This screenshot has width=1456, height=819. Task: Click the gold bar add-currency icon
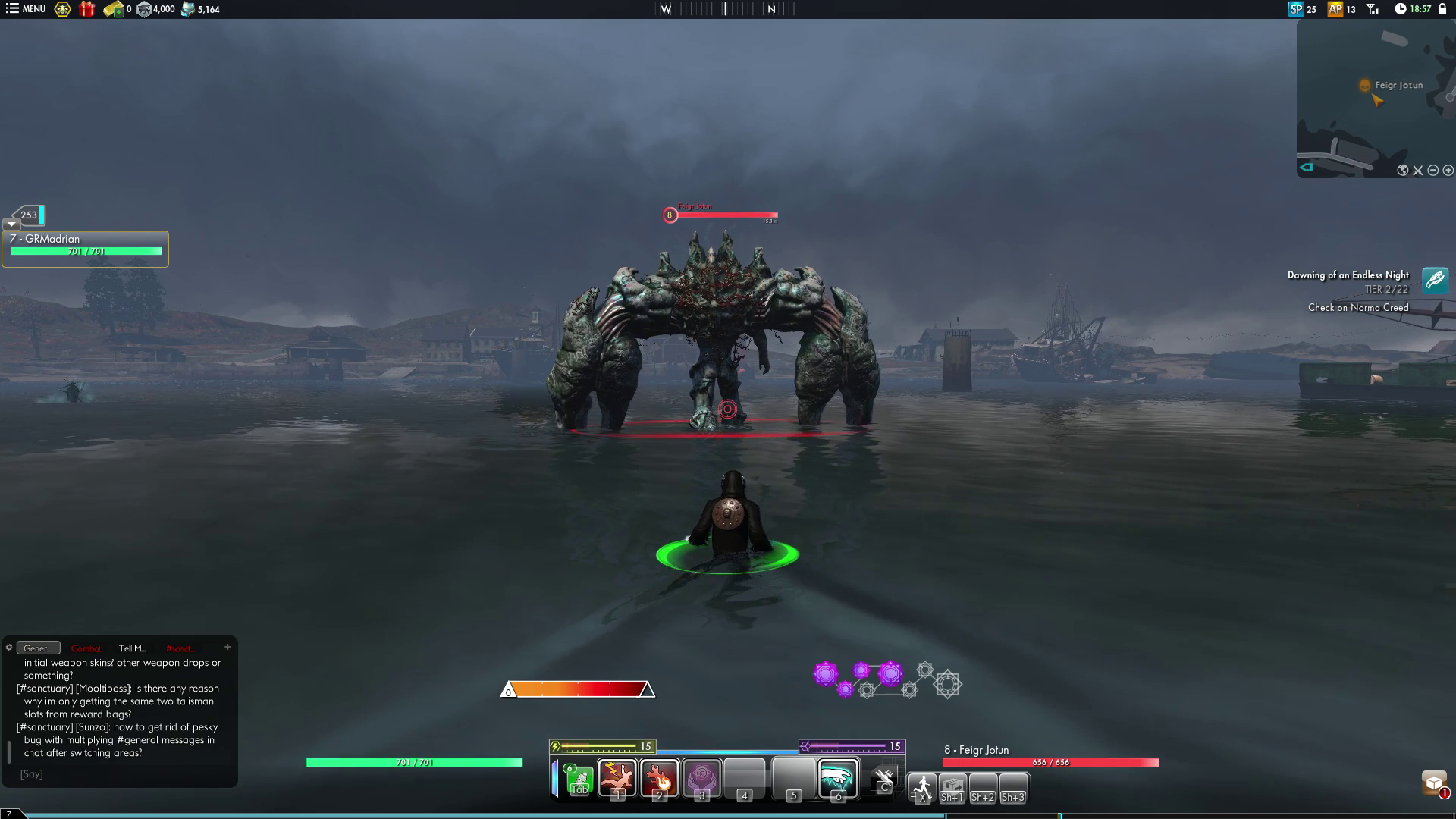114,9
